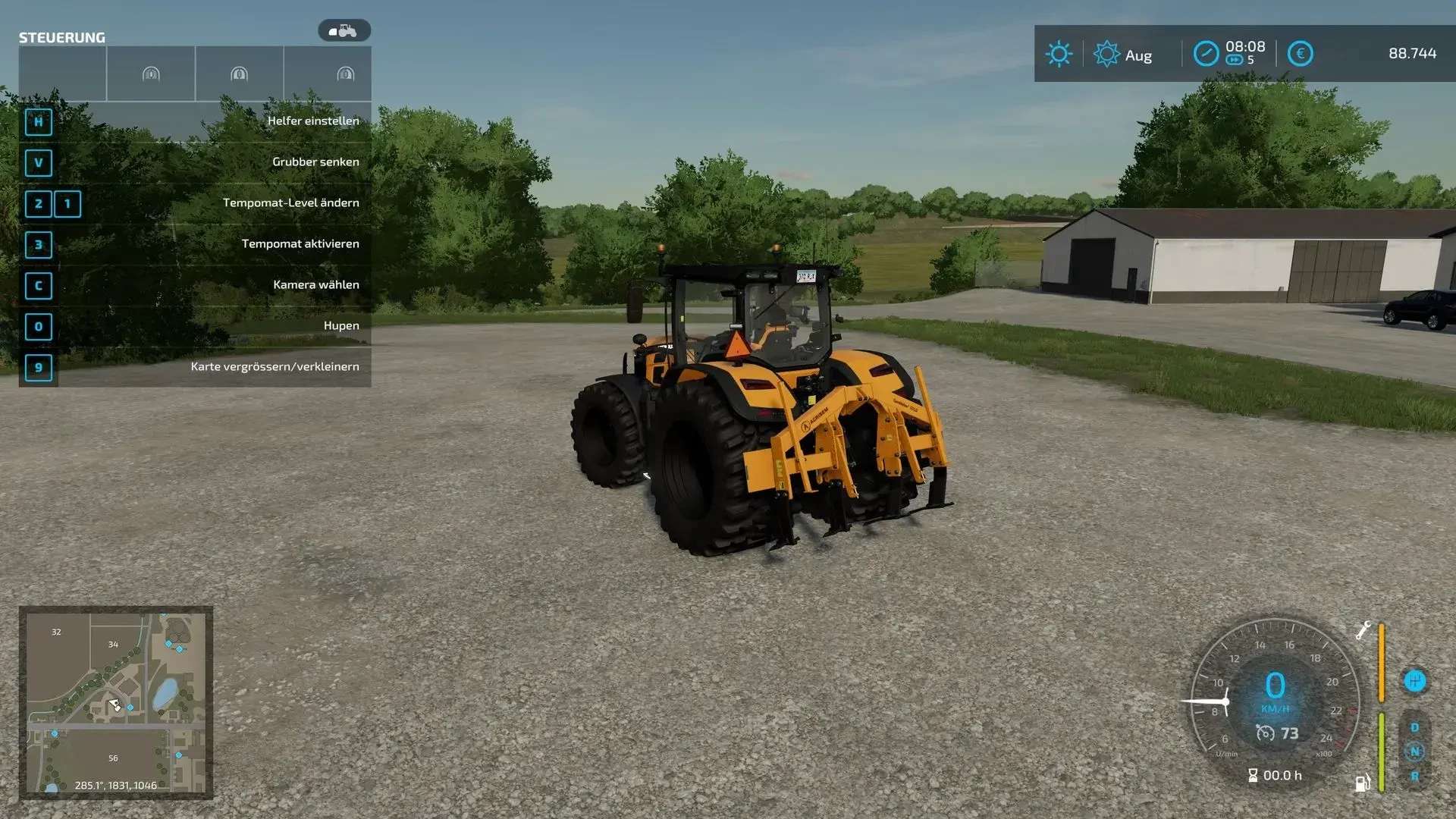1456x819 pixels.
Task: Click the clock icon beside the time
Action: click(x=1206, y=54)
